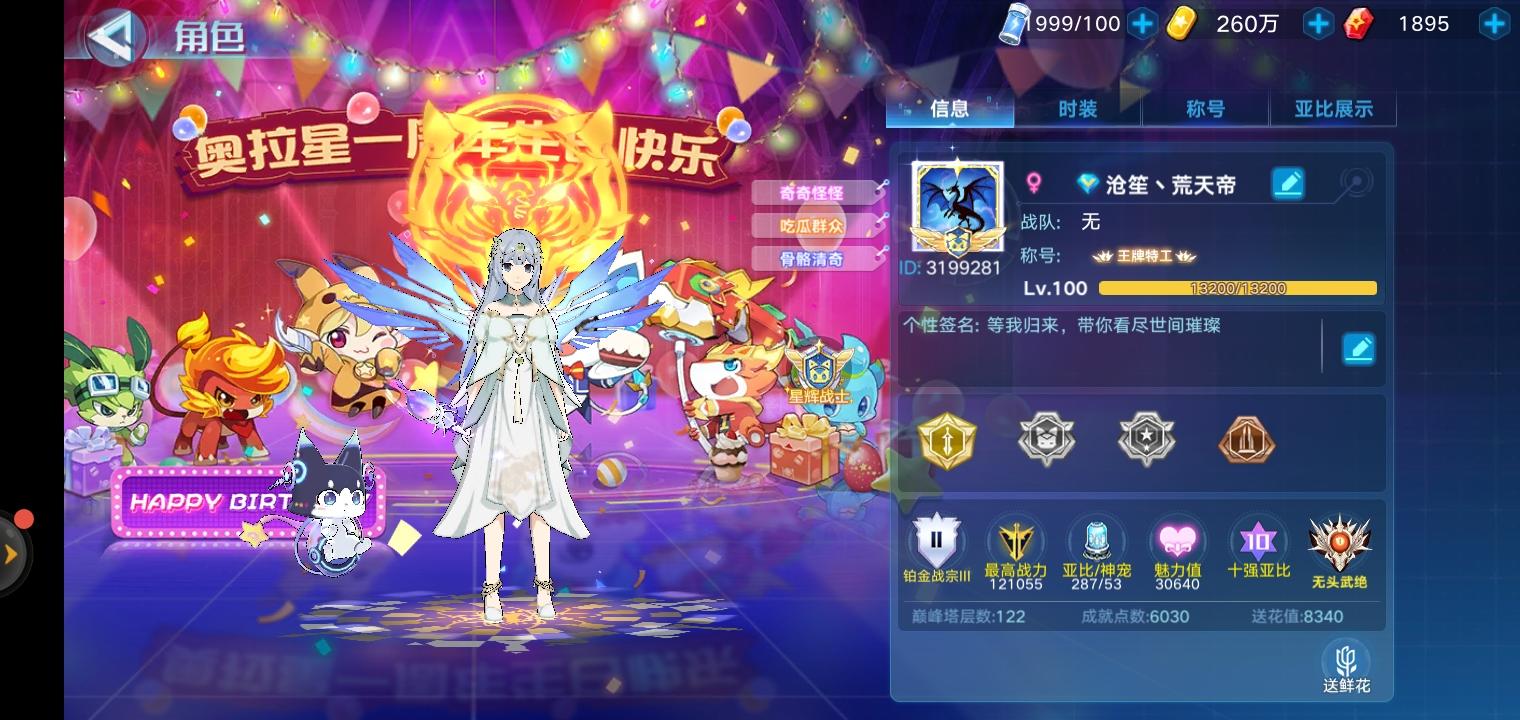This screenshot has height=720, width=1520.
Task: Switch to the 时装 tab
Action: point(1077,110)
